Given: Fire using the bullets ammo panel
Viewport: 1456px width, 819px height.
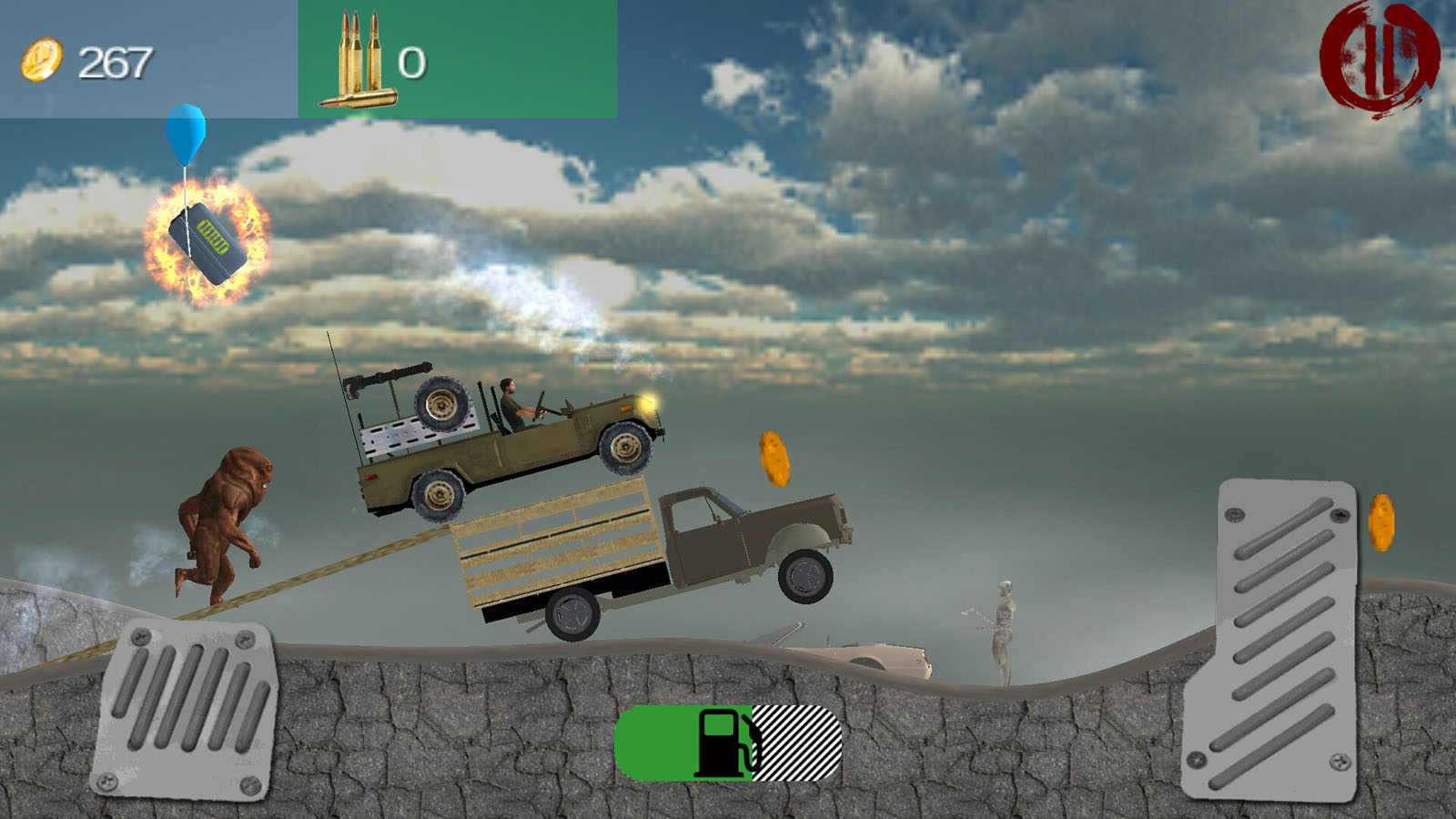Looking at the screenshot, I should point(457,59).
